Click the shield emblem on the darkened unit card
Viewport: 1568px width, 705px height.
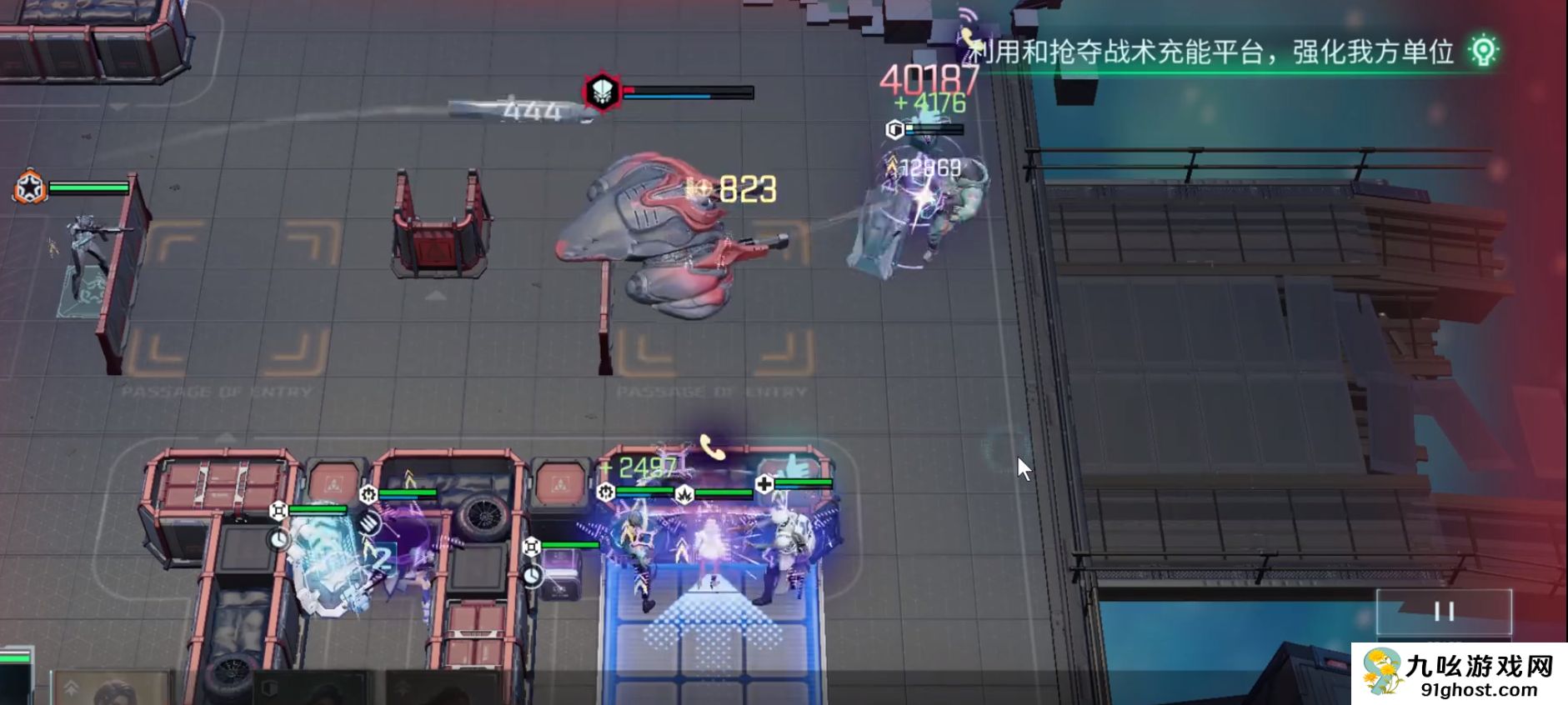pos(270,688)
